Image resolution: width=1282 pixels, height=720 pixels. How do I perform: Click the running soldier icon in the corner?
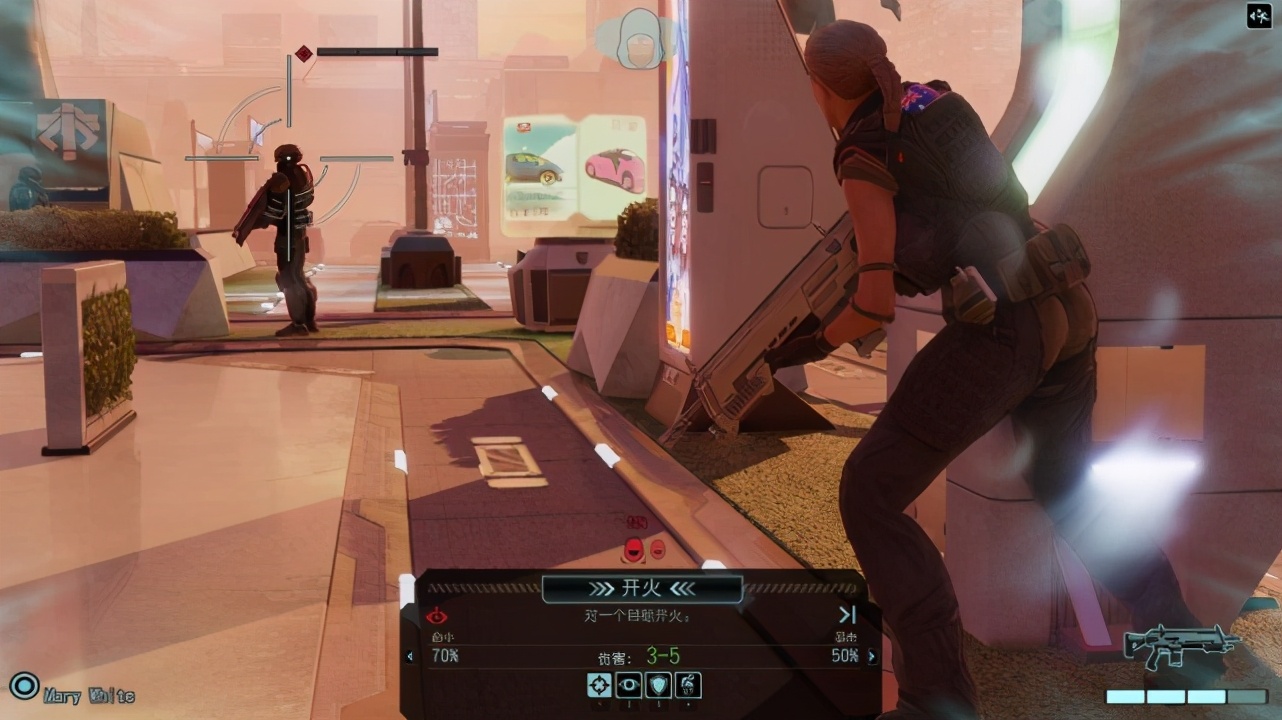pyautogui.click(x=1258, y=15)
